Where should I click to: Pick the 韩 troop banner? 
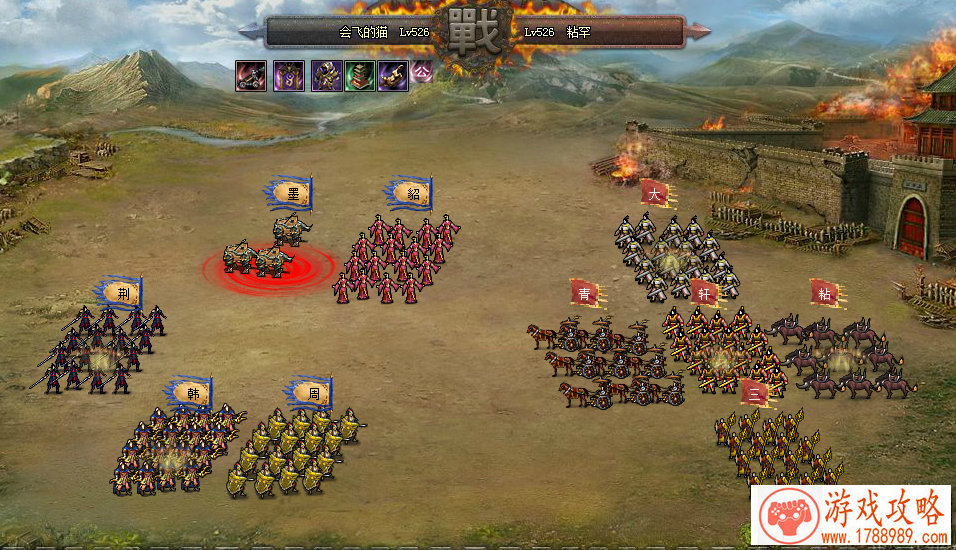192,393
